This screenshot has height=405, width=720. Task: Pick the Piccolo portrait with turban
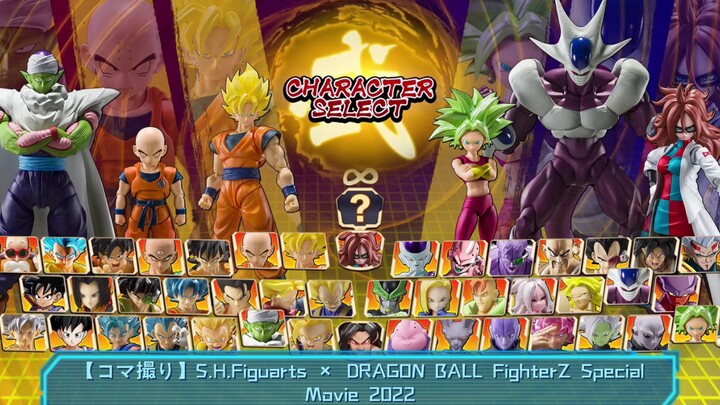coord(263,328)
